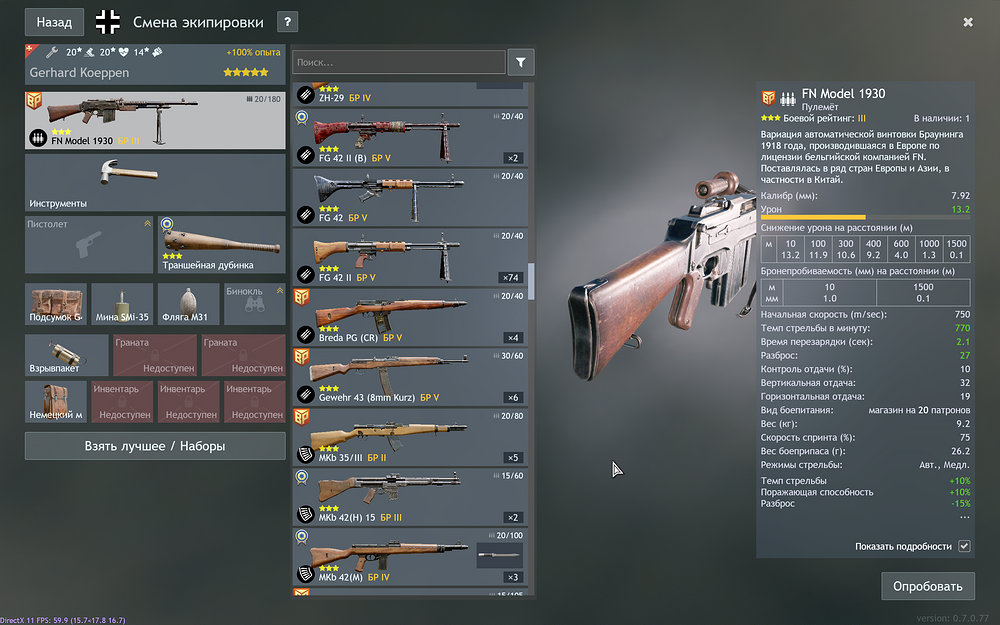Image resolution: width=1000 pixels, height=625 pixels.
Task: Toggle the Показать подробности checkbox
Action: [964, 546]
